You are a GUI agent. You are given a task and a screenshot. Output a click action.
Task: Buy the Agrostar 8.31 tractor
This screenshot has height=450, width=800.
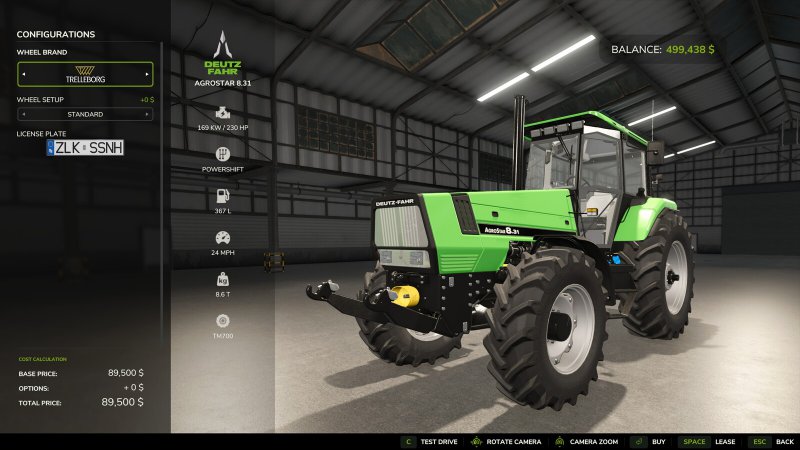click(x=649, y=441)
